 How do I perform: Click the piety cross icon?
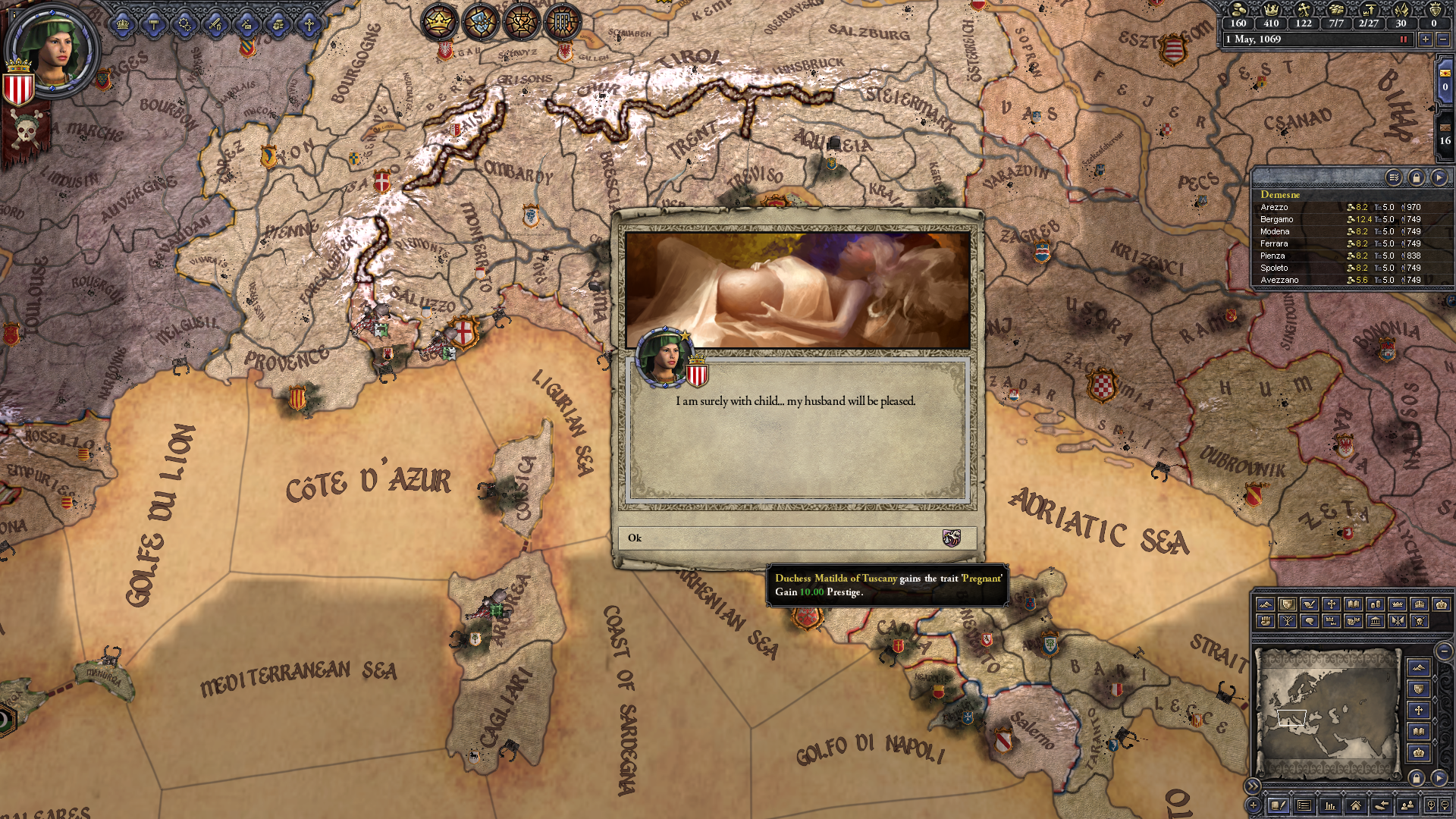pyautogui.click(x=1304, y=11)
